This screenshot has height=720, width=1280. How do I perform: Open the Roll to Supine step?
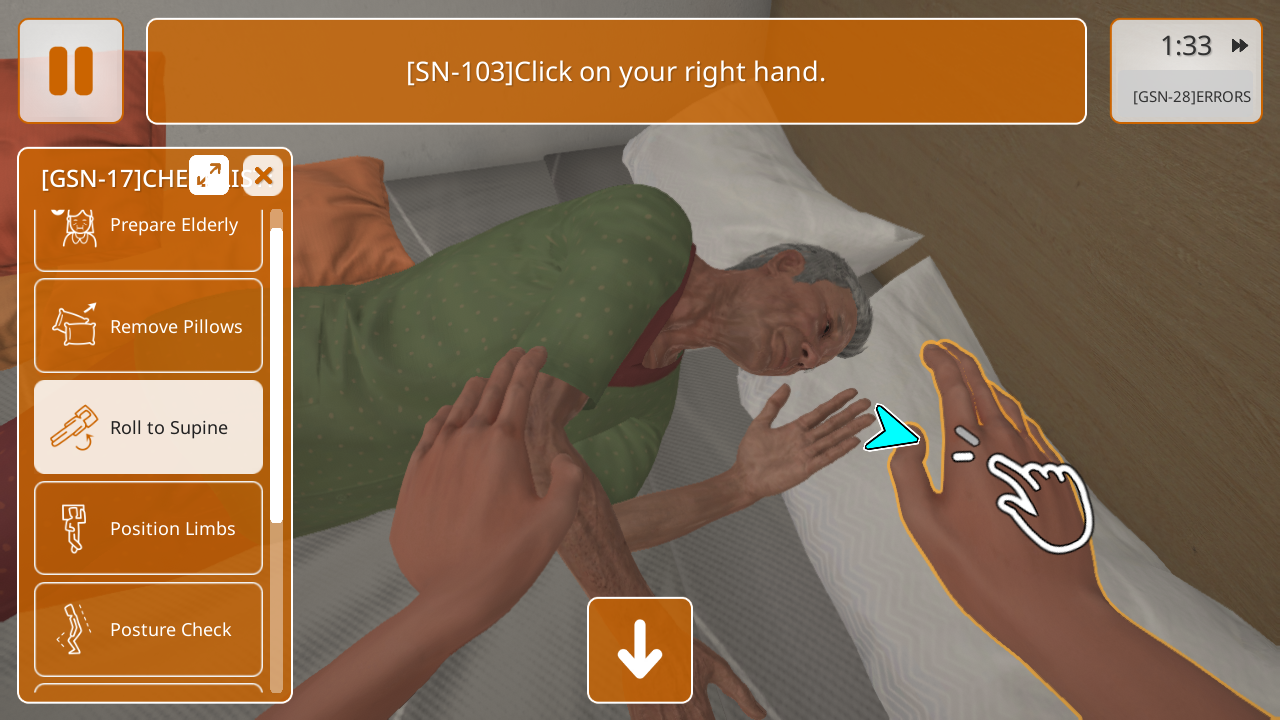point(148,427)
